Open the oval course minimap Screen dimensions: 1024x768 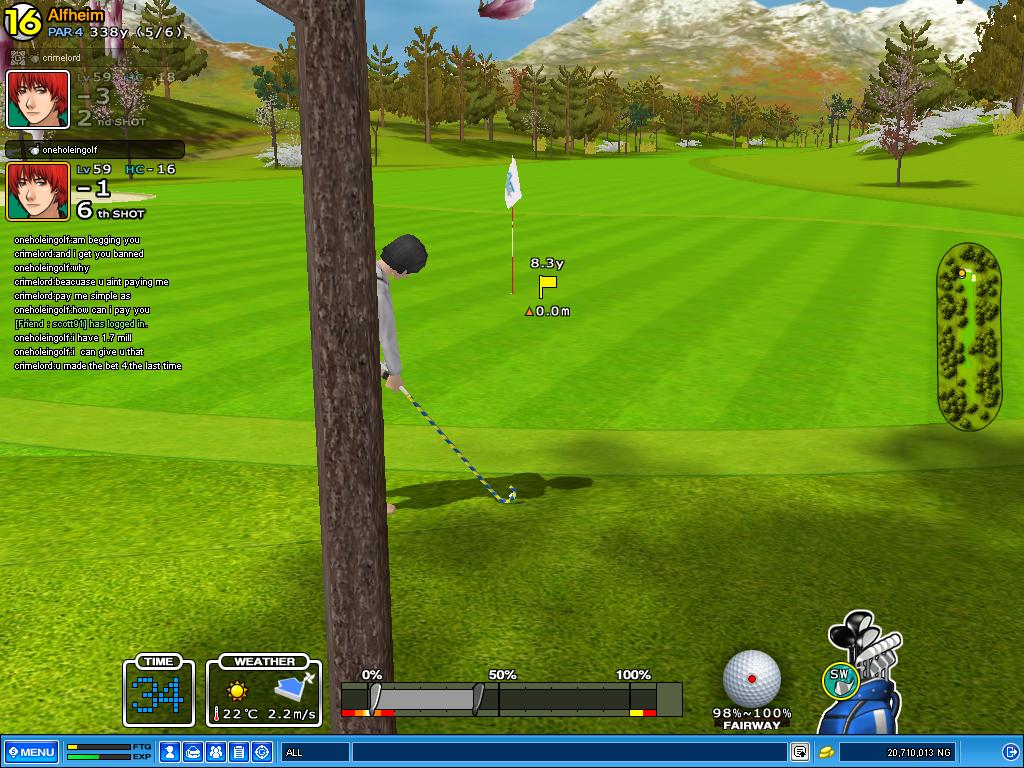click(x=968, y=336)
